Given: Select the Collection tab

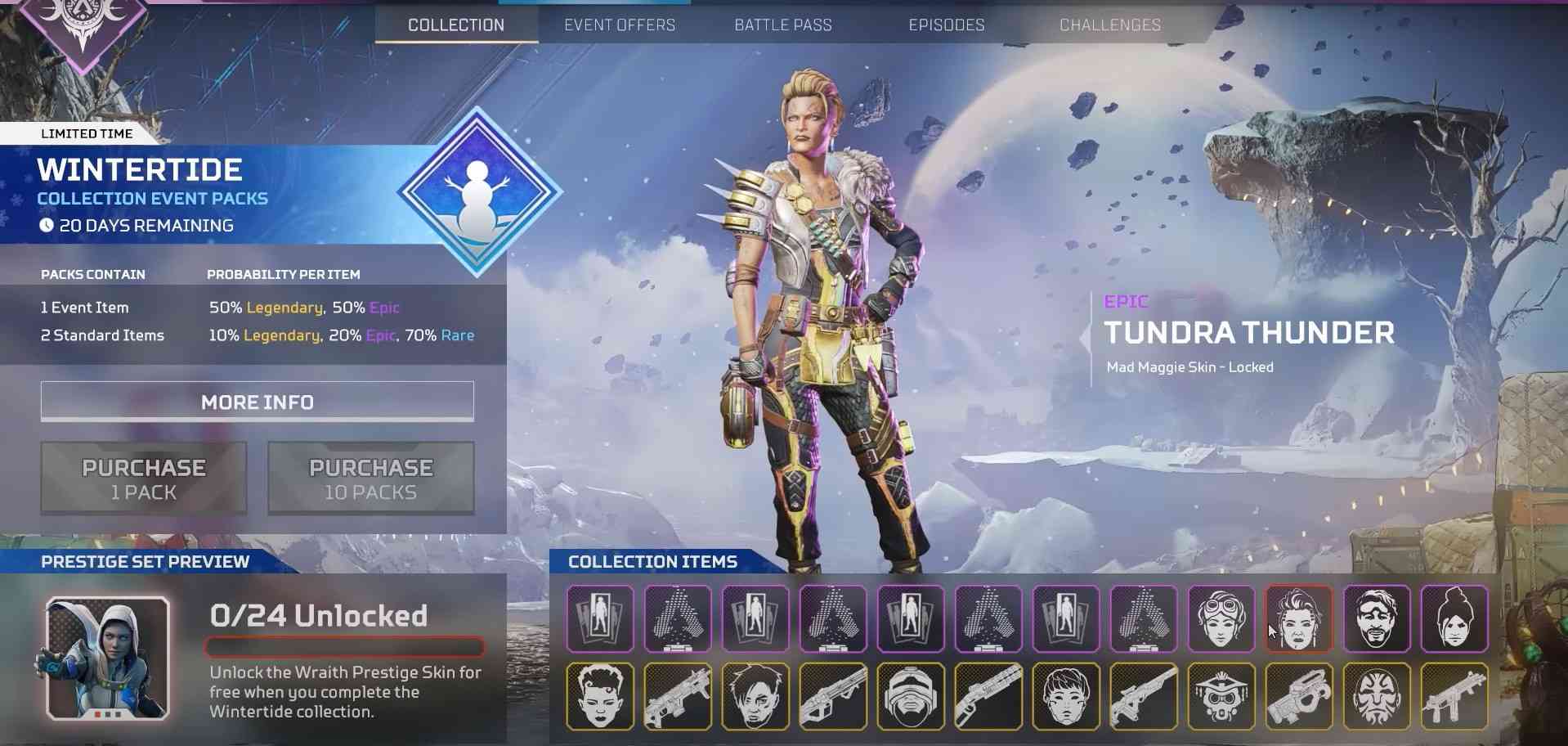Looking at the screenshot, I should coord(456,25).
